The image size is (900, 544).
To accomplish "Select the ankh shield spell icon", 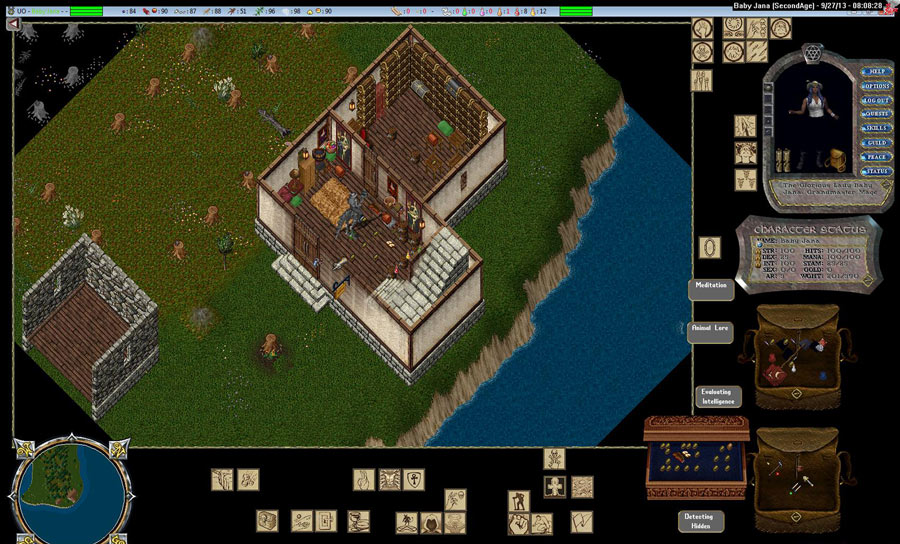I will (x=414, y=479).
